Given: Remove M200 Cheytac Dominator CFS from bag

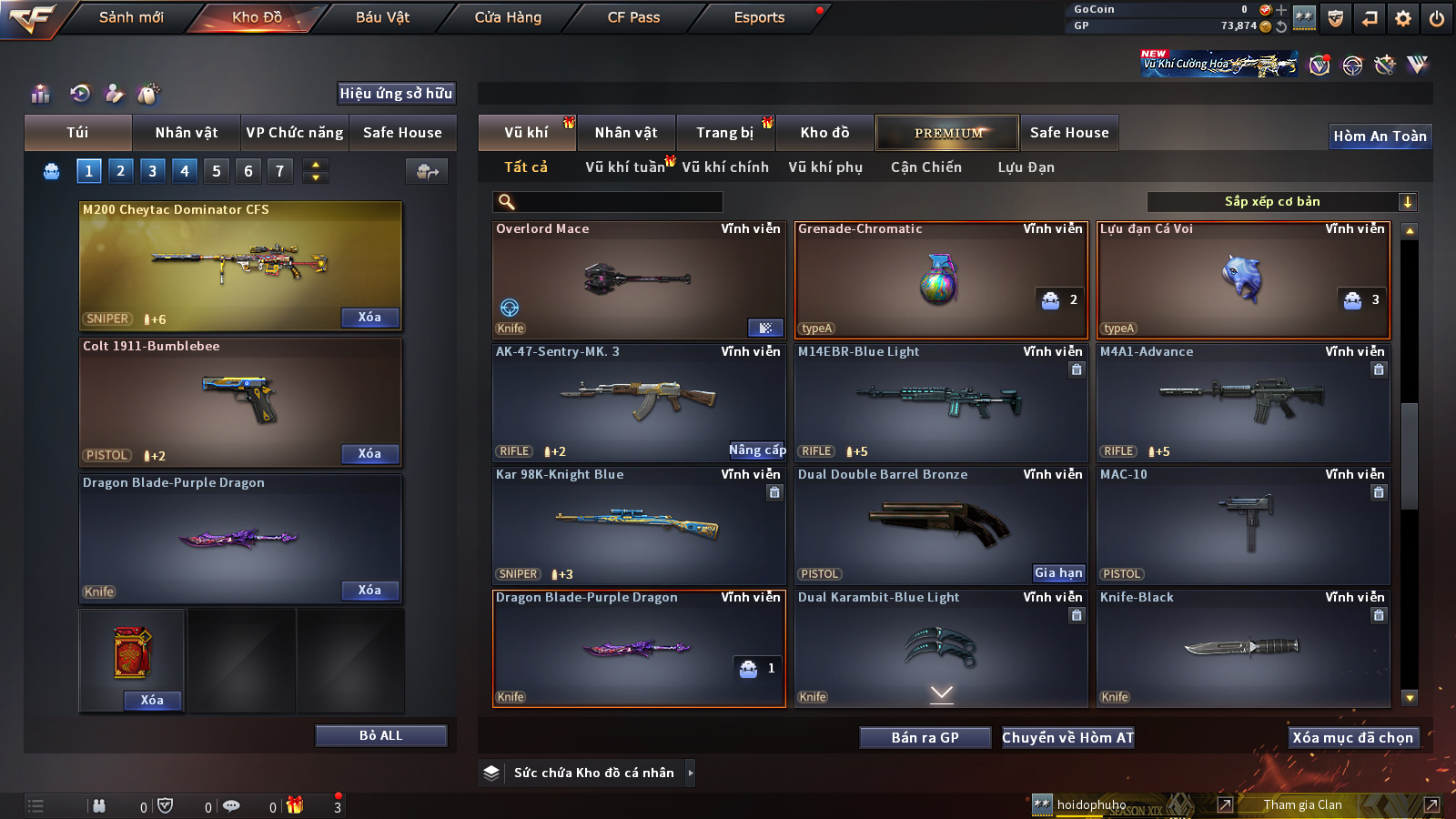Looking at the screenshot, I should click(369, 318).
